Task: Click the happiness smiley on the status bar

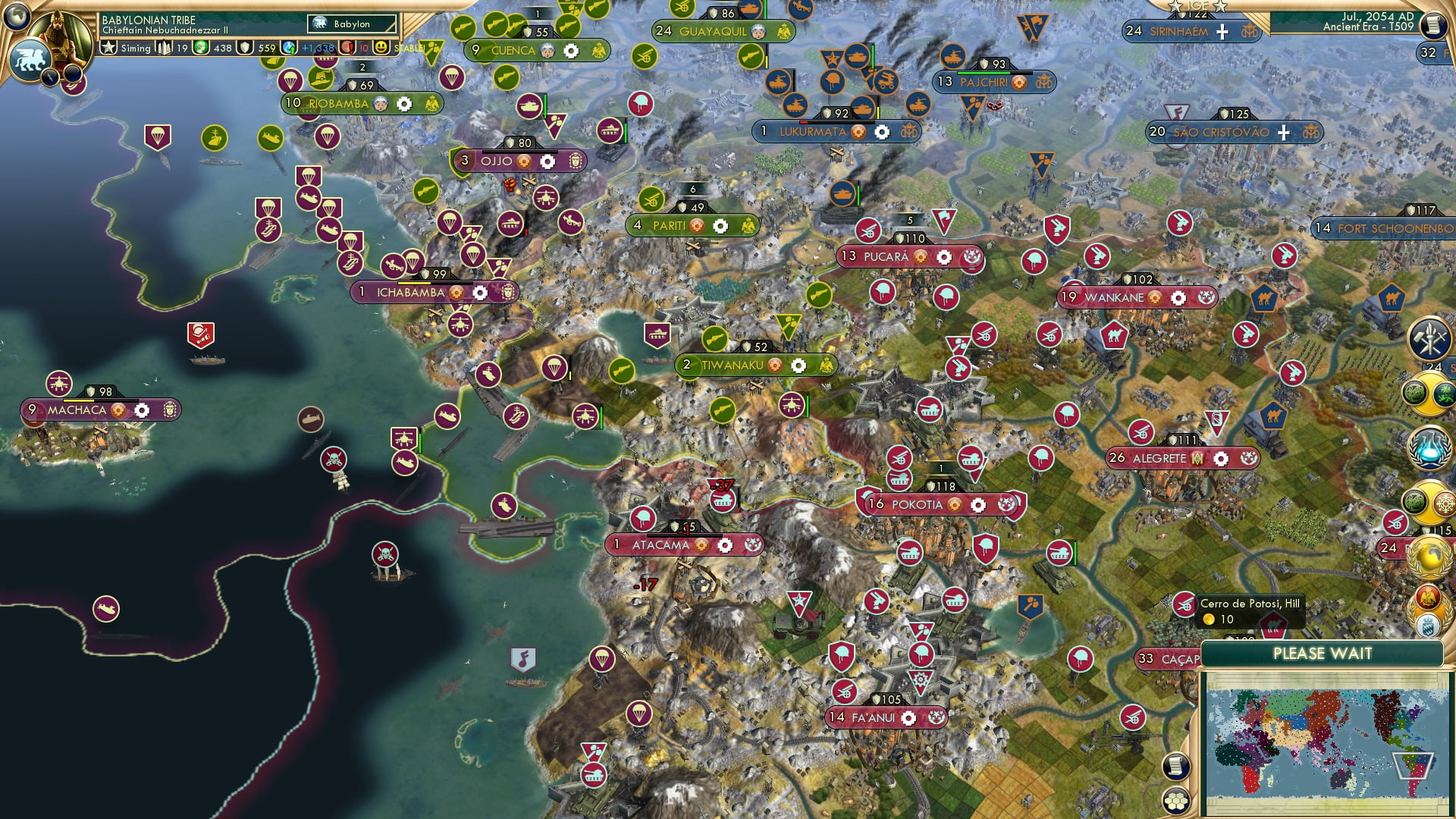Action: 381,48
